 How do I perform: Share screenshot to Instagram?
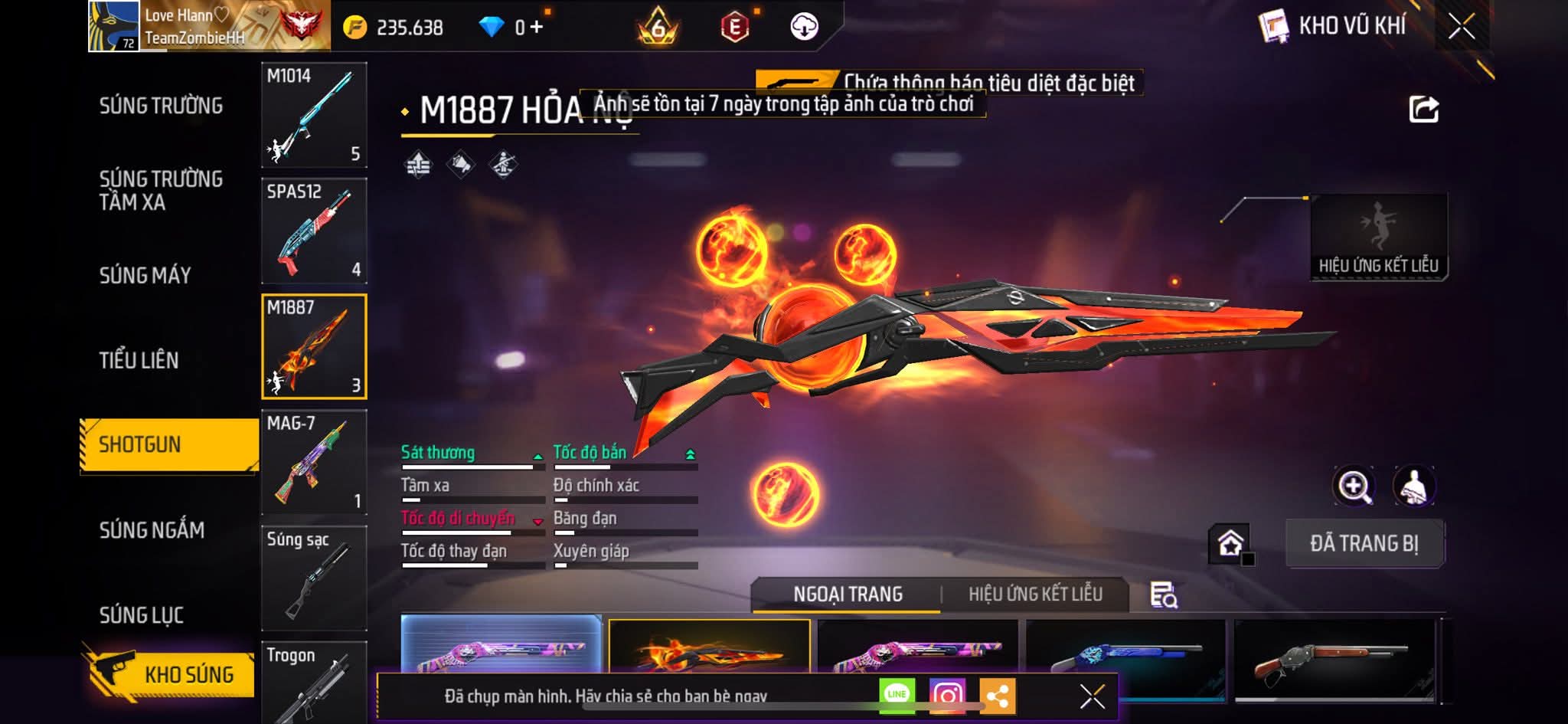tap(947, 695)
